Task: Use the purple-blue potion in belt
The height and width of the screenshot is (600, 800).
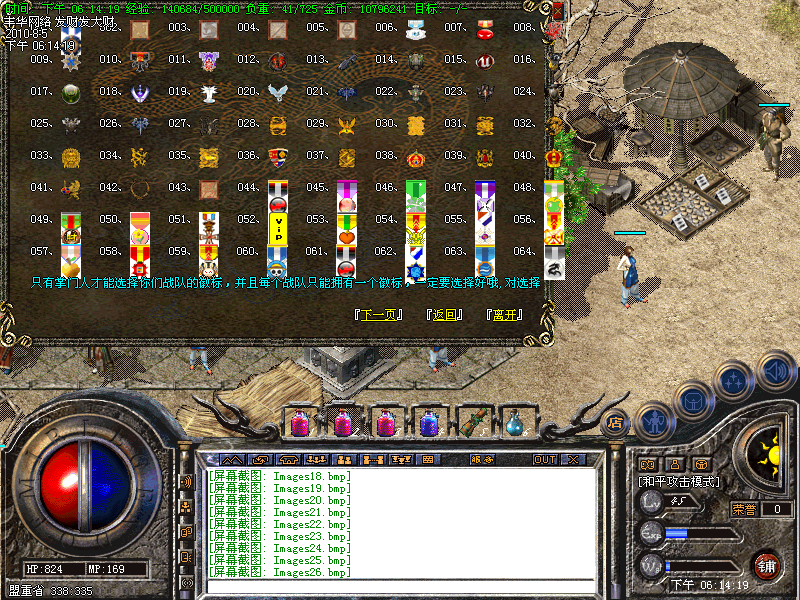Action: pyautogui.click(x=429, y=424)
